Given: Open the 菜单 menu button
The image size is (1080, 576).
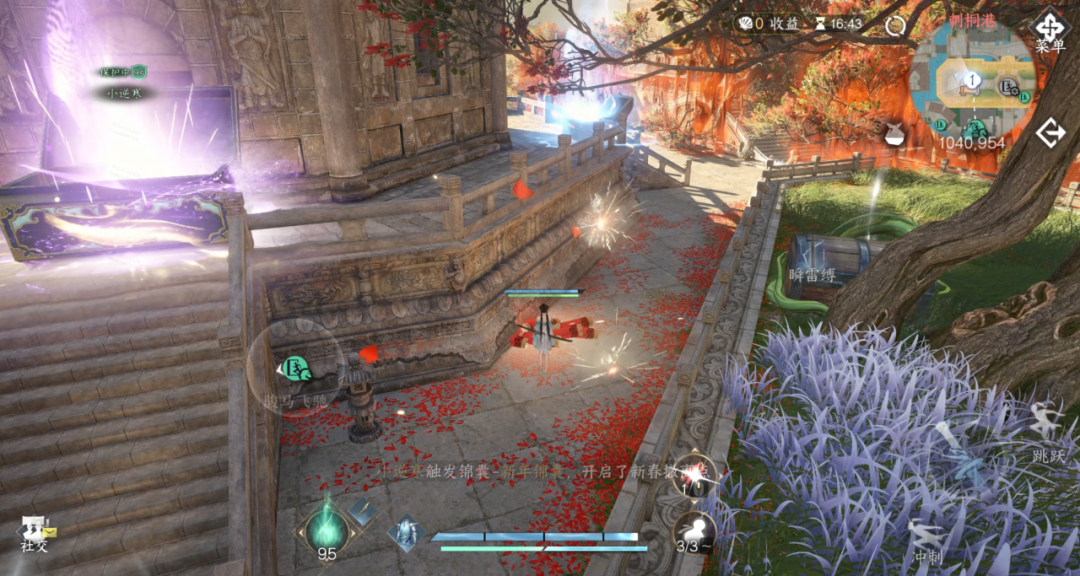Looking at the screenshot, I should 1050,29.
